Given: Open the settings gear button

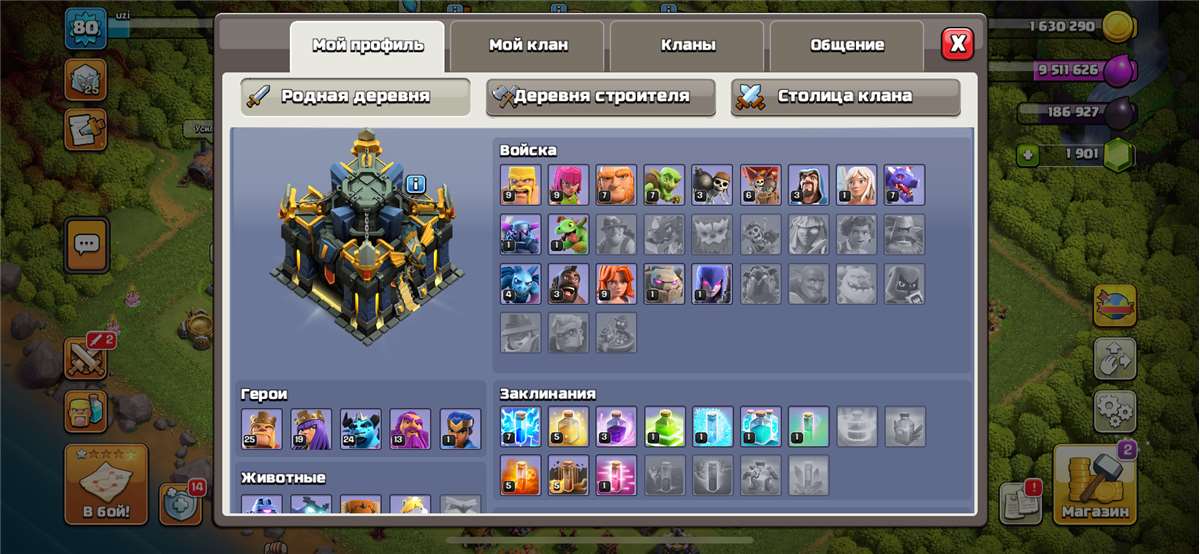Looking at the screenshot, I should coord(1114,410).
